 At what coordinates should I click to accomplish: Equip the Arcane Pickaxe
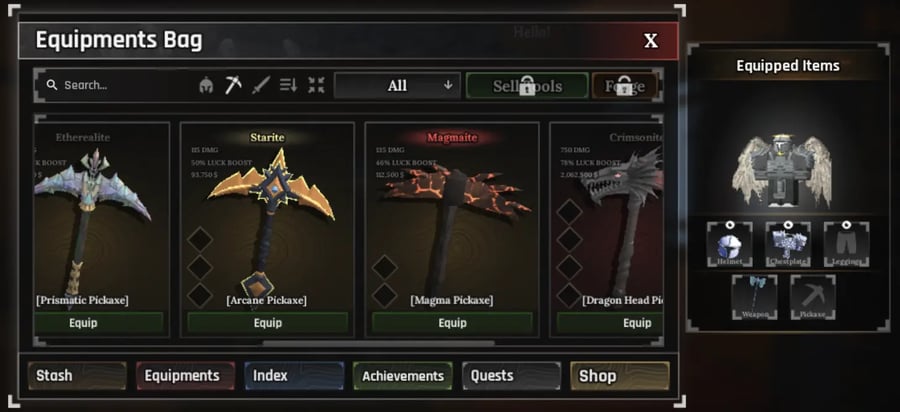click(267, 323)
